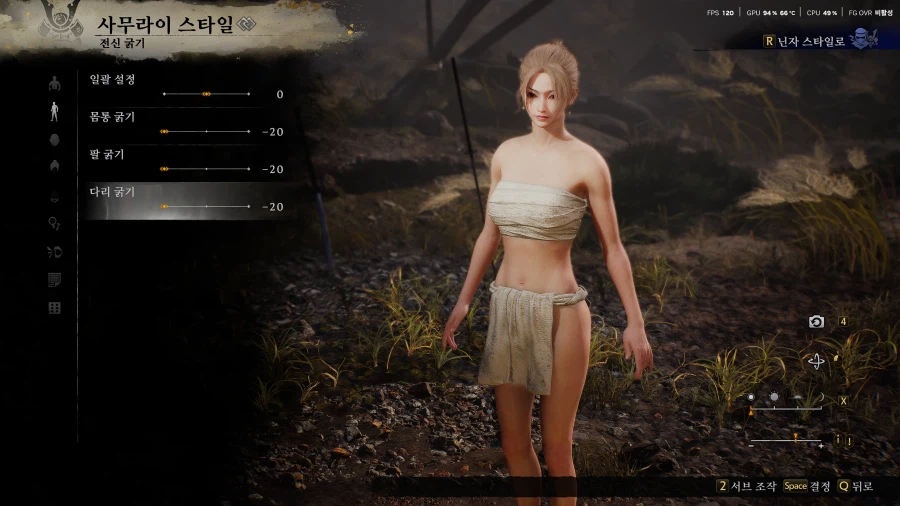
Task: Reset the camera with the camera icon
Action: 817,321
